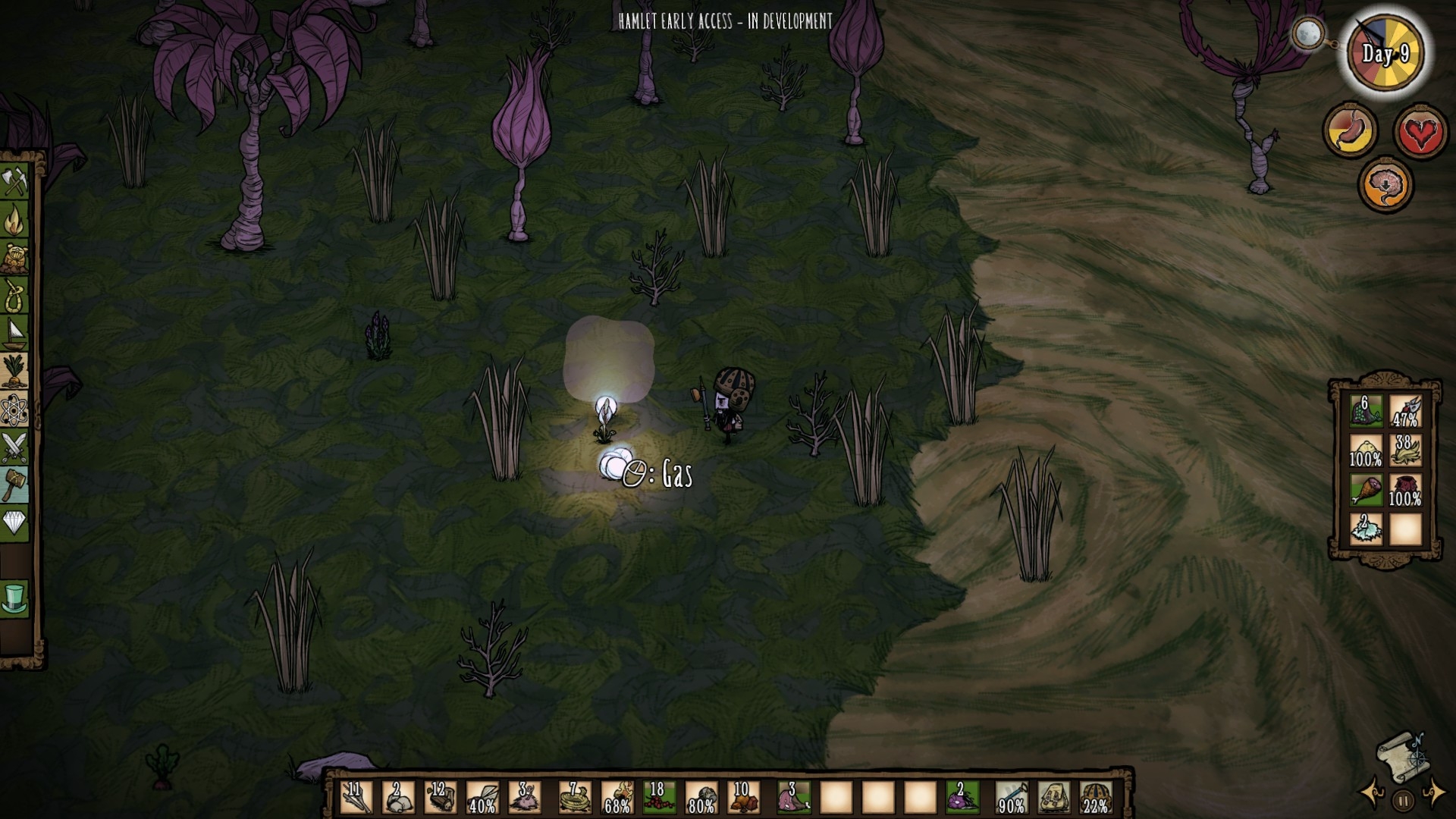Open the Structures hammer crafting tab
Viewport: 1456px width, 819px height.
[14, 484]
